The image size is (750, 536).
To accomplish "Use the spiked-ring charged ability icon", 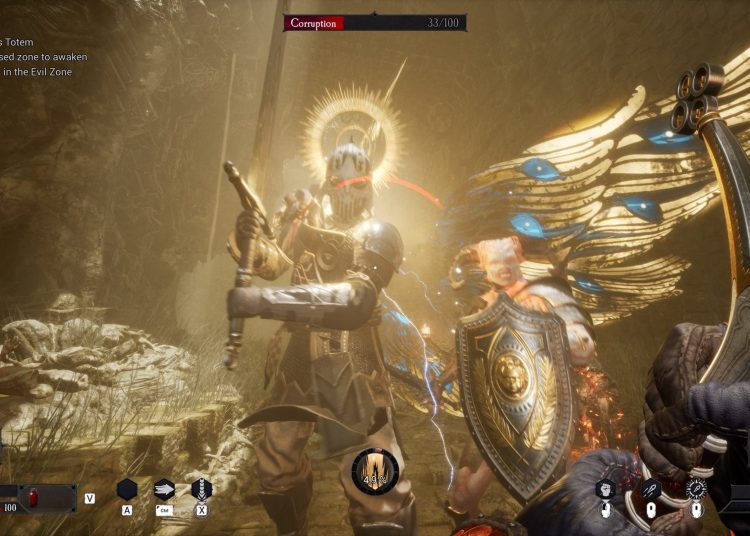I will (696, 489).
